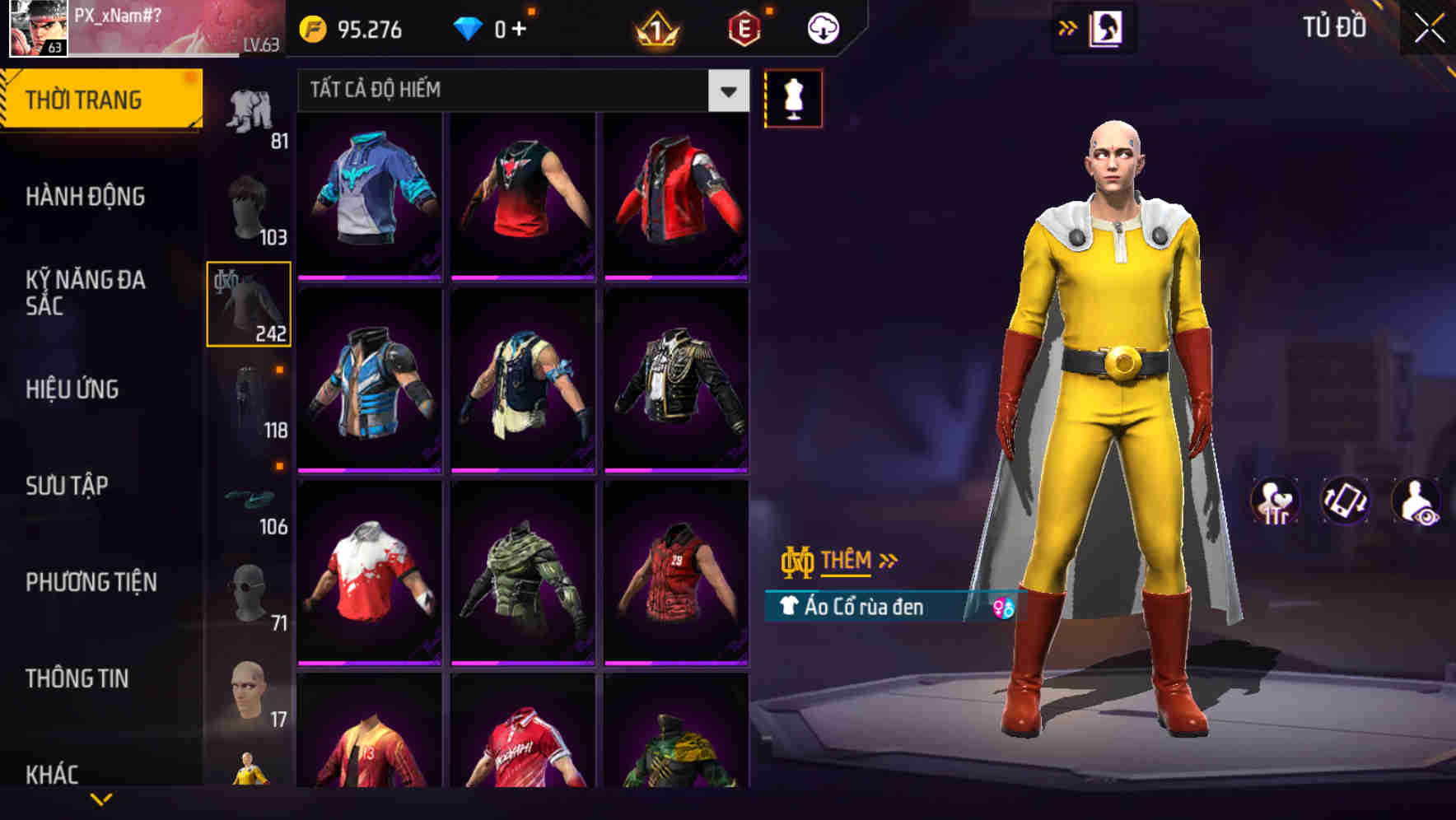Screen dimensions: 1456x820
Task: Toggle the male/female gender icon on Áo Cổ rùa đen
Action: click(1002, 608)
